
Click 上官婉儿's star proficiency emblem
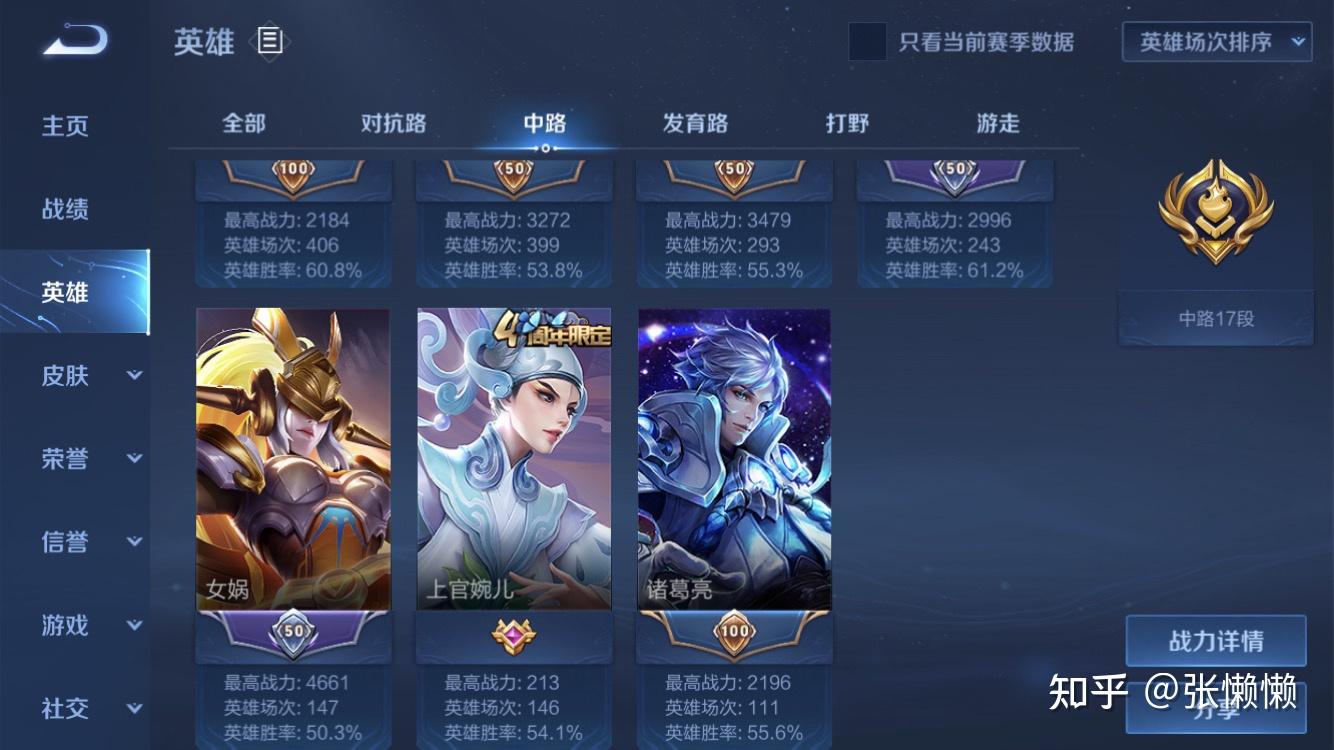click(513, 636)
